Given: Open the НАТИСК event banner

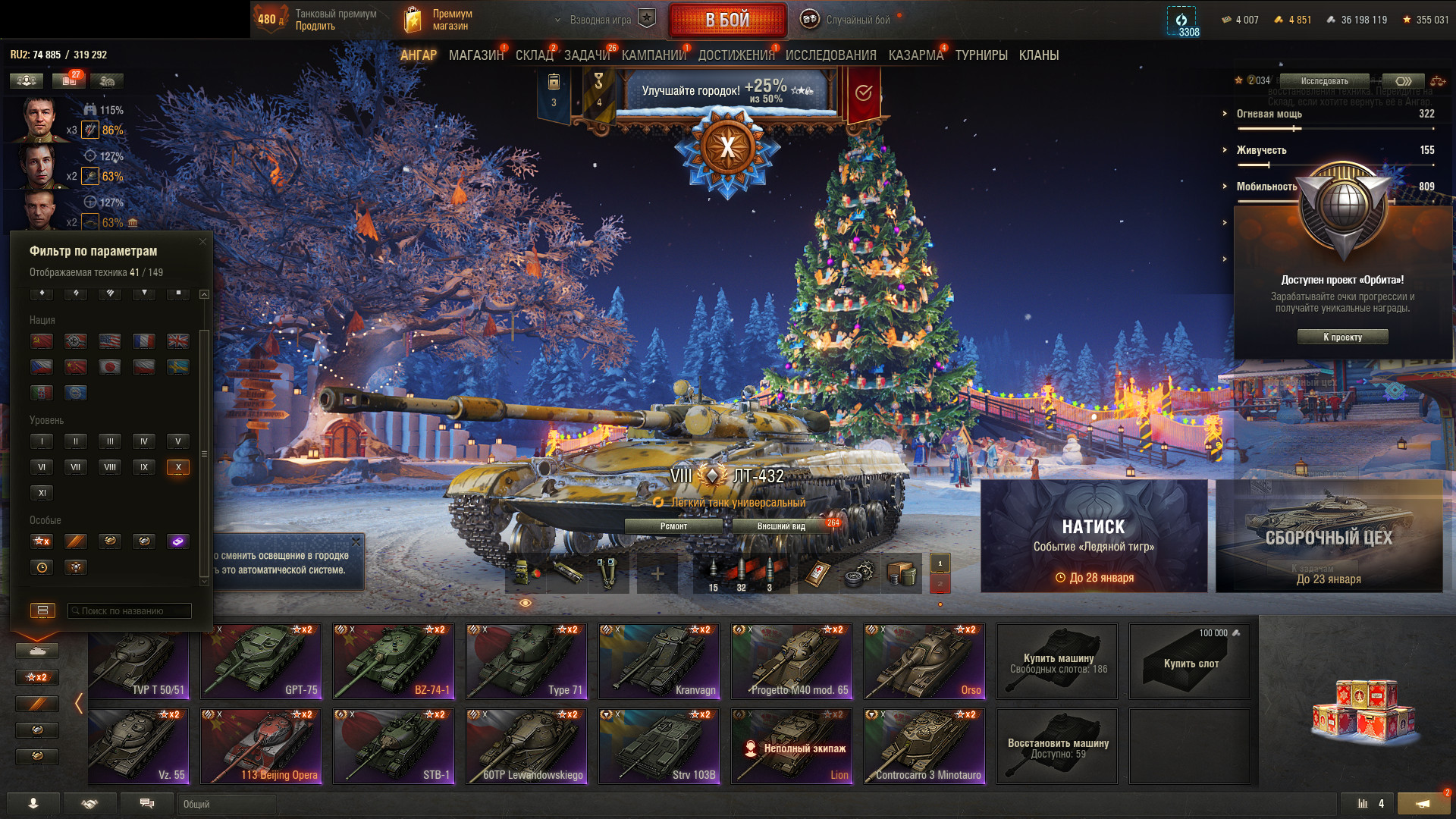Looking at the screenshot, I should [x=1094, y=536].
